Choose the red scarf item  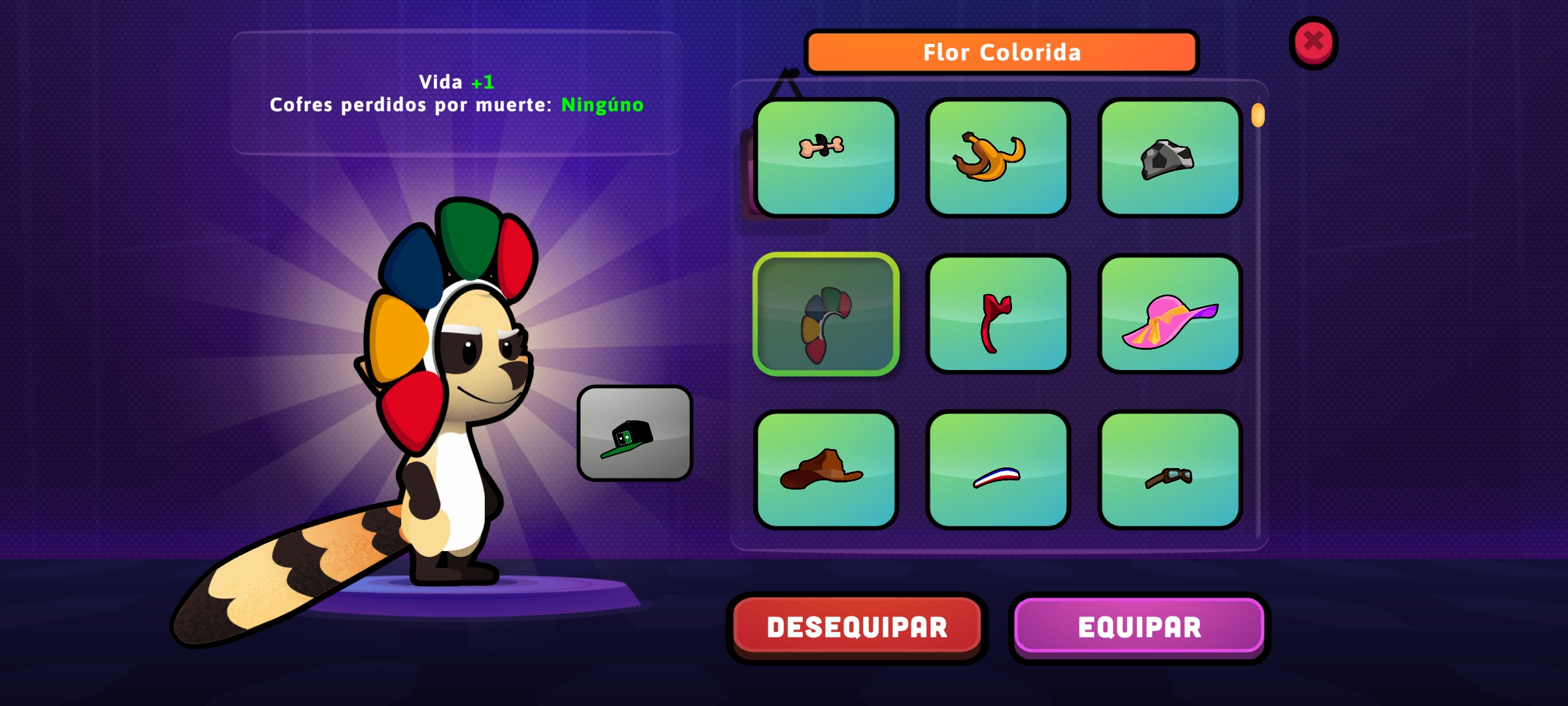pyautogui.click(x=998, y=314)
